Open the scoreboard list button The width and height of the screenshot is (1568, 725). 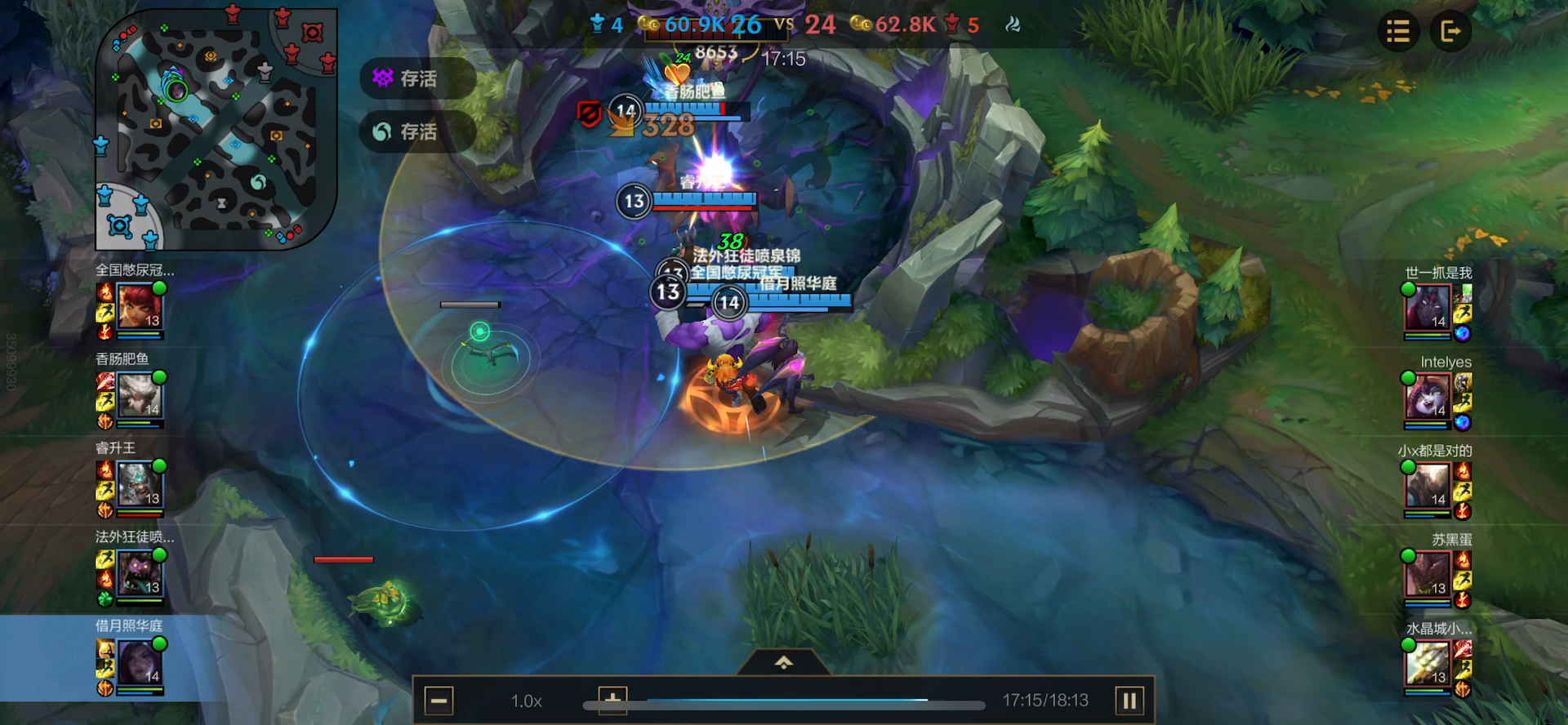[x=1397, y=32]
